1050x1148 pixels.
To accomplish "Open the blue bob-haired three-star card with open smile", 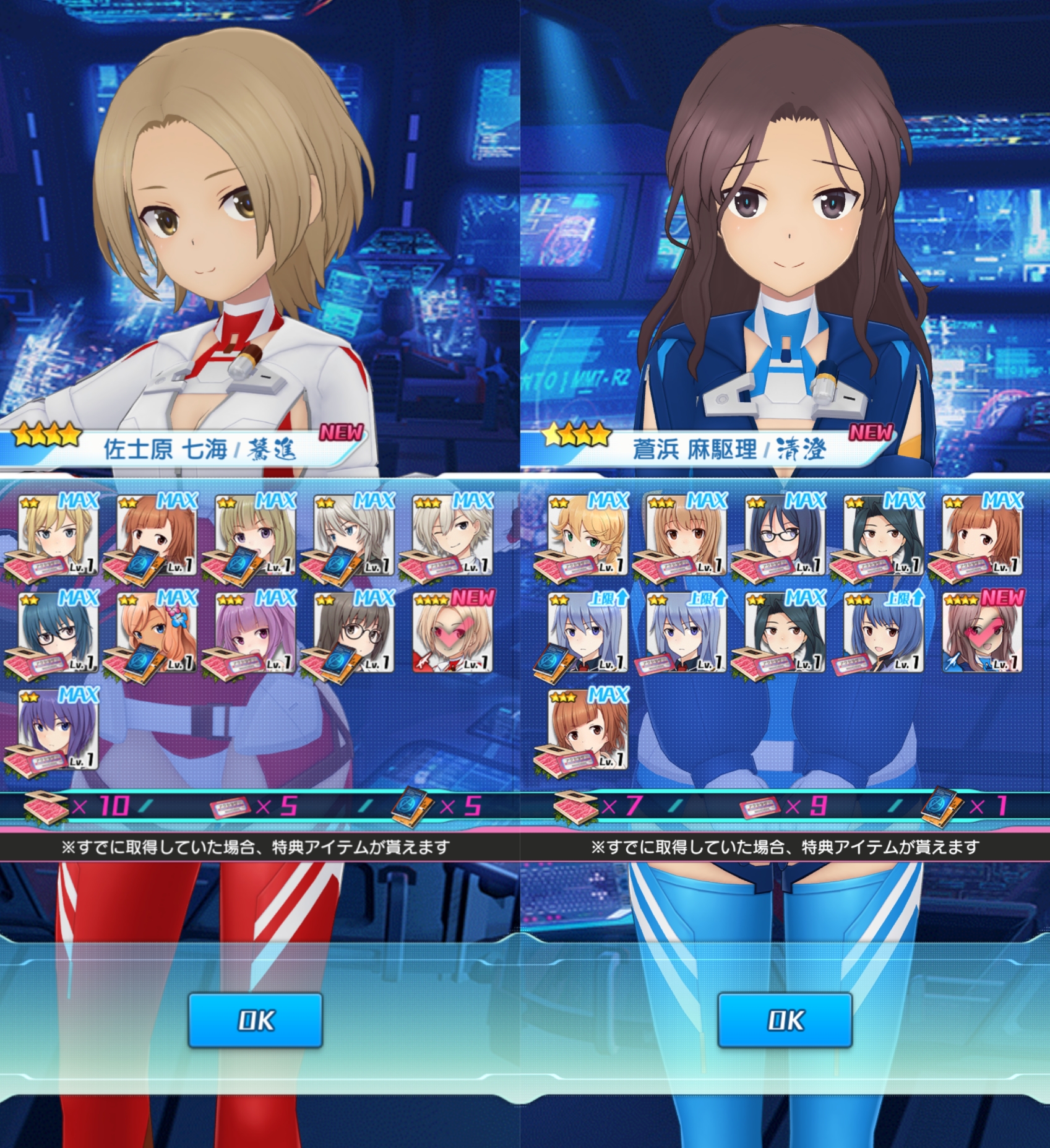I will (884, 632).
